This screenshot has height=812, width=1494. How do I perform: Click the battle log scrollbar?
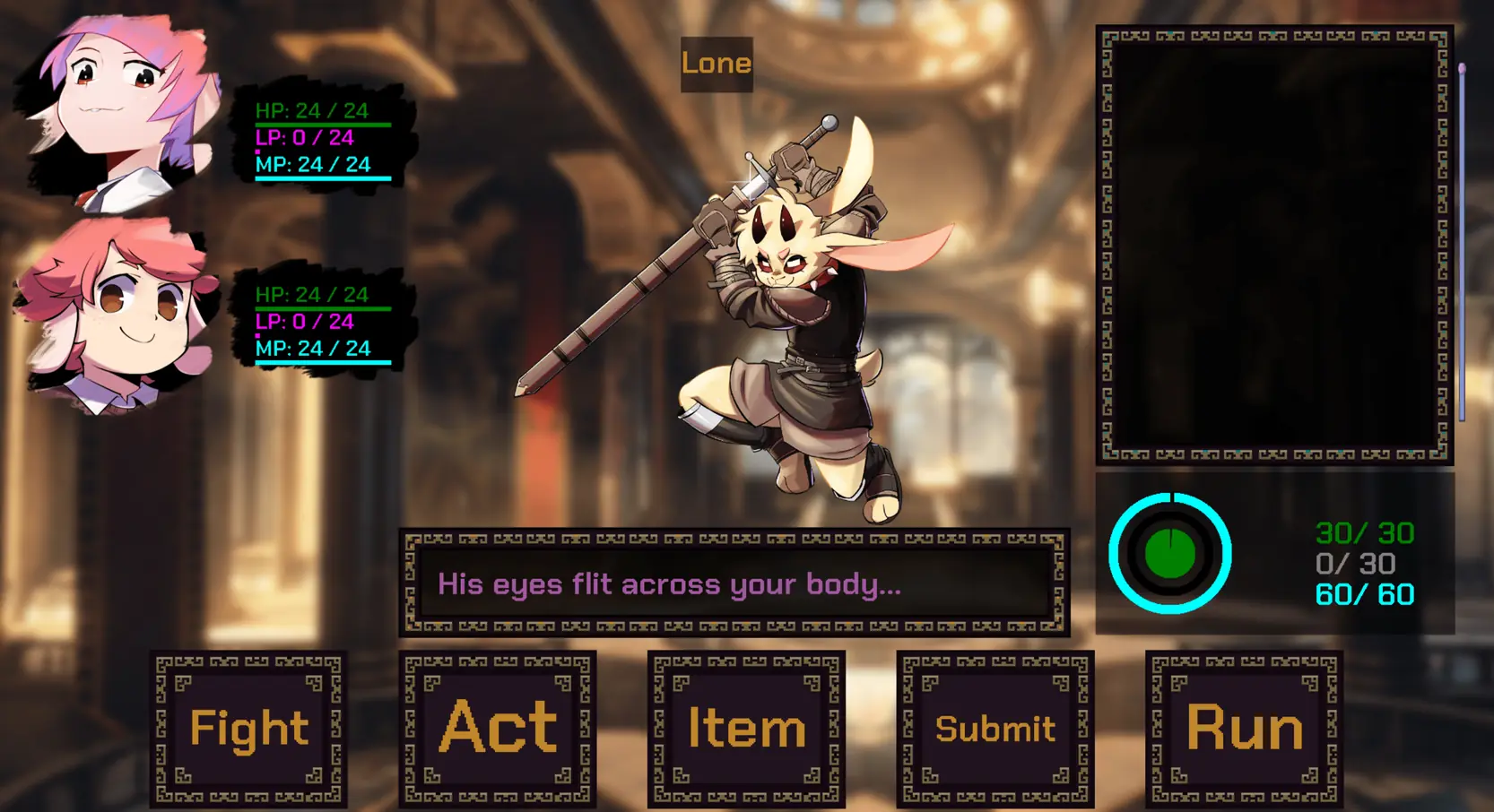click(1462, 242)
